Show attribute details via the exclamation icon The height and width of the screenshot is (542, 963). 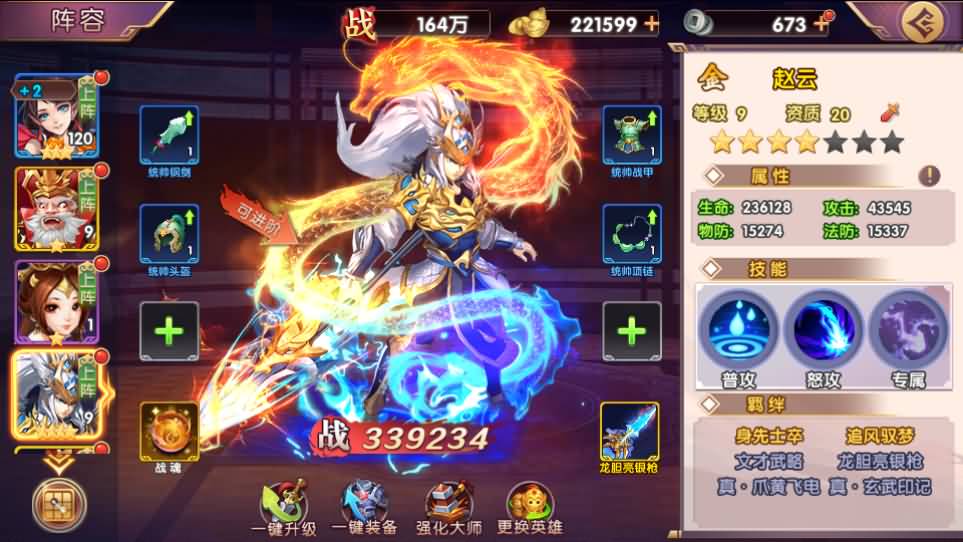point(929,176)
